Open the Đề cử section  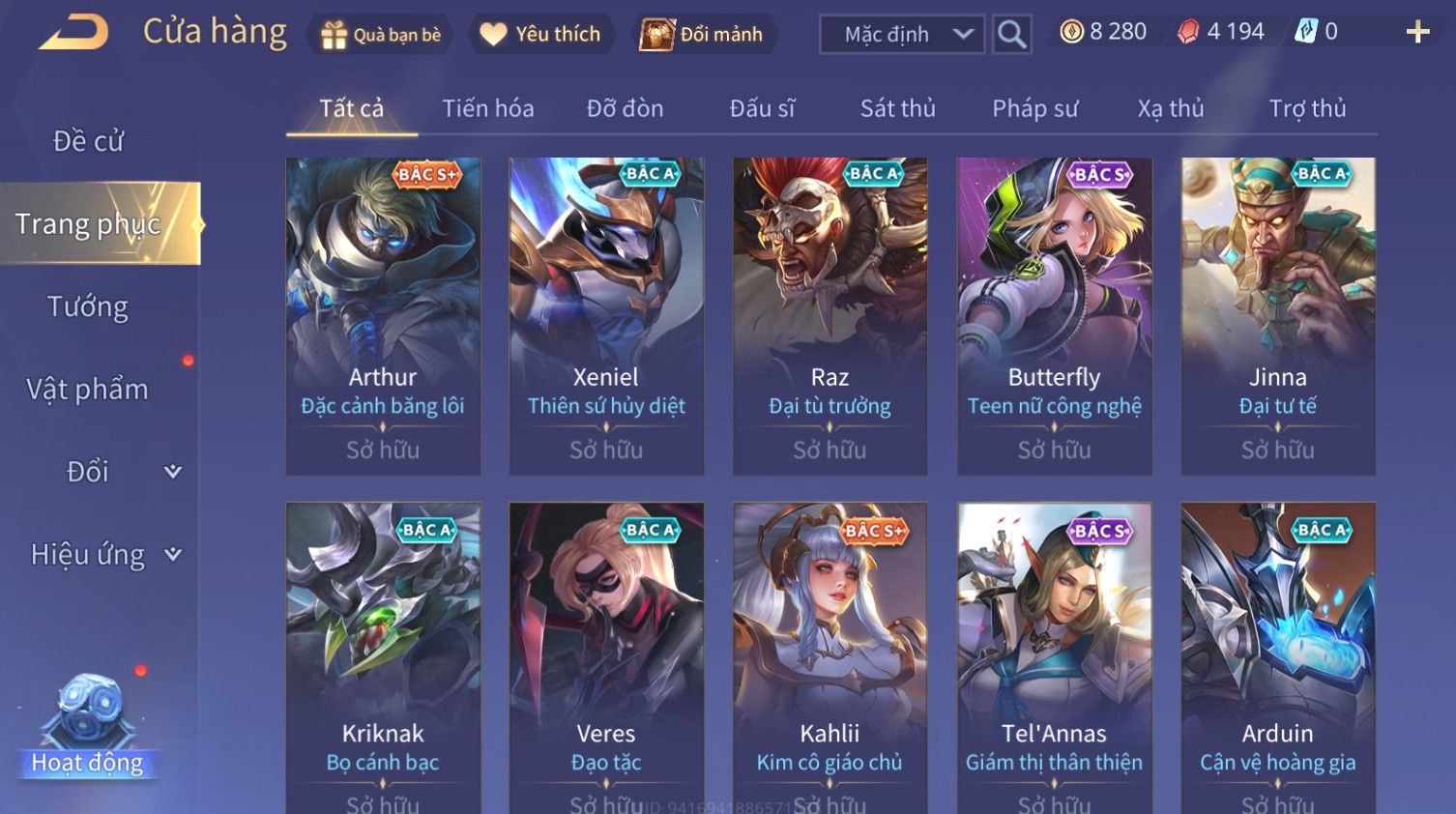(88, 141)
